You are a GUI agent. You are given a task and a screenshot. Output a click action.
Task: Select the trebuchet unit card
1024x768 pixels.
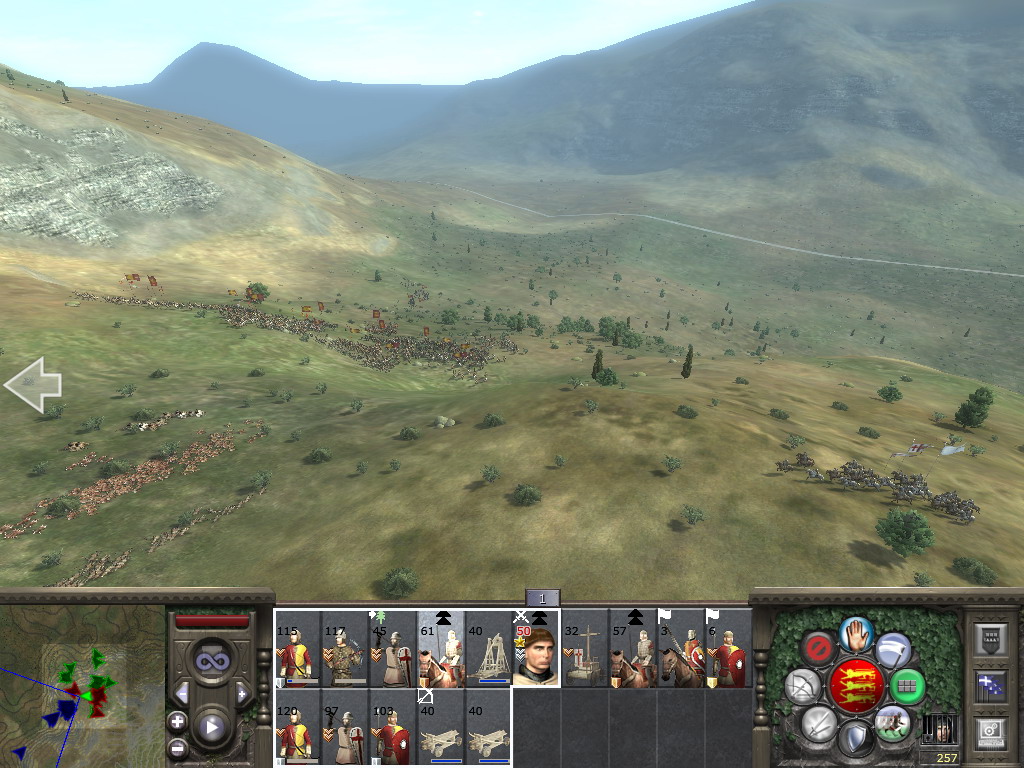488,650
